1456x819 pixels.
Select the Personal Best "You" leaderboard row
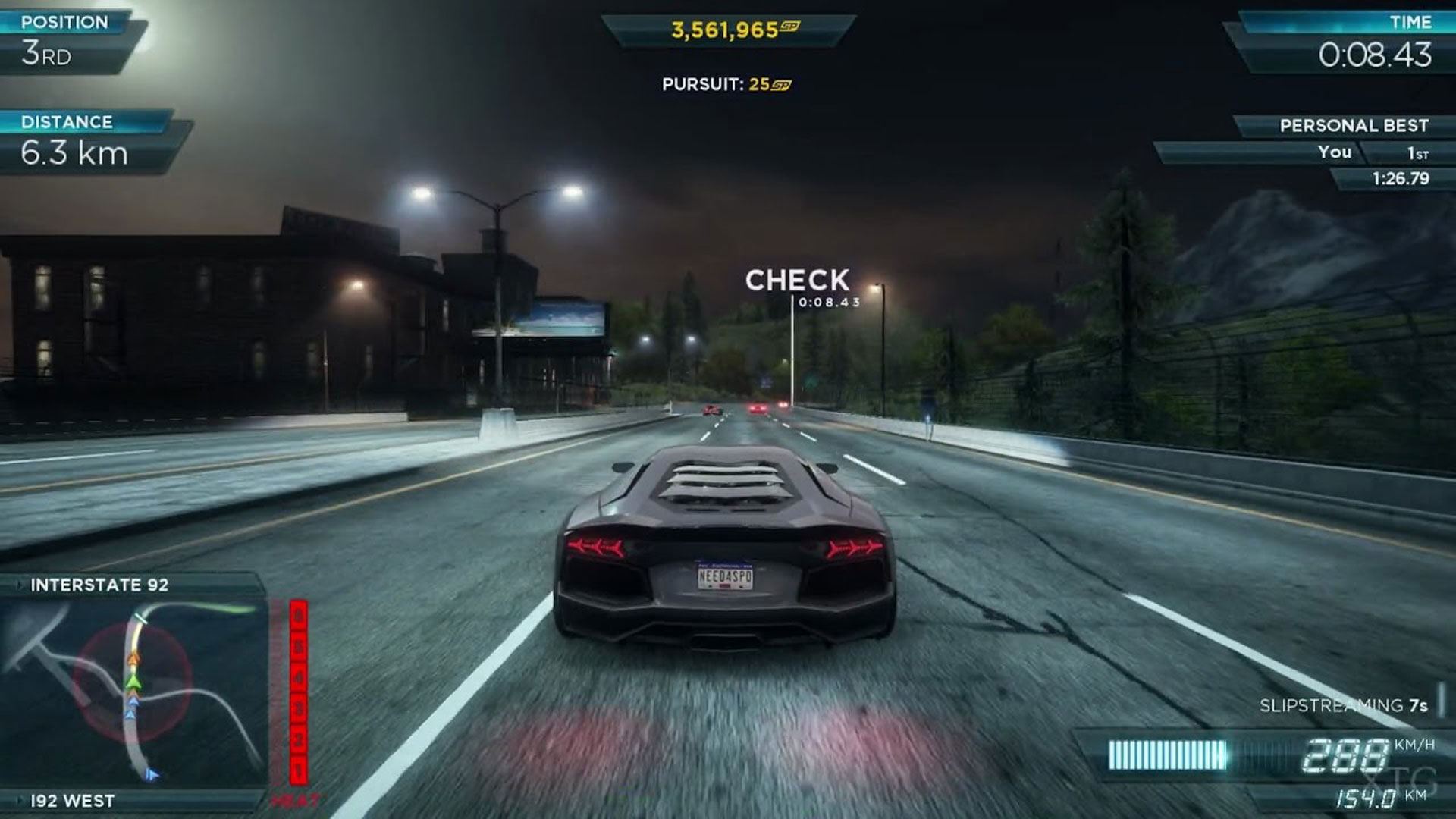[x=1297, y=152]
